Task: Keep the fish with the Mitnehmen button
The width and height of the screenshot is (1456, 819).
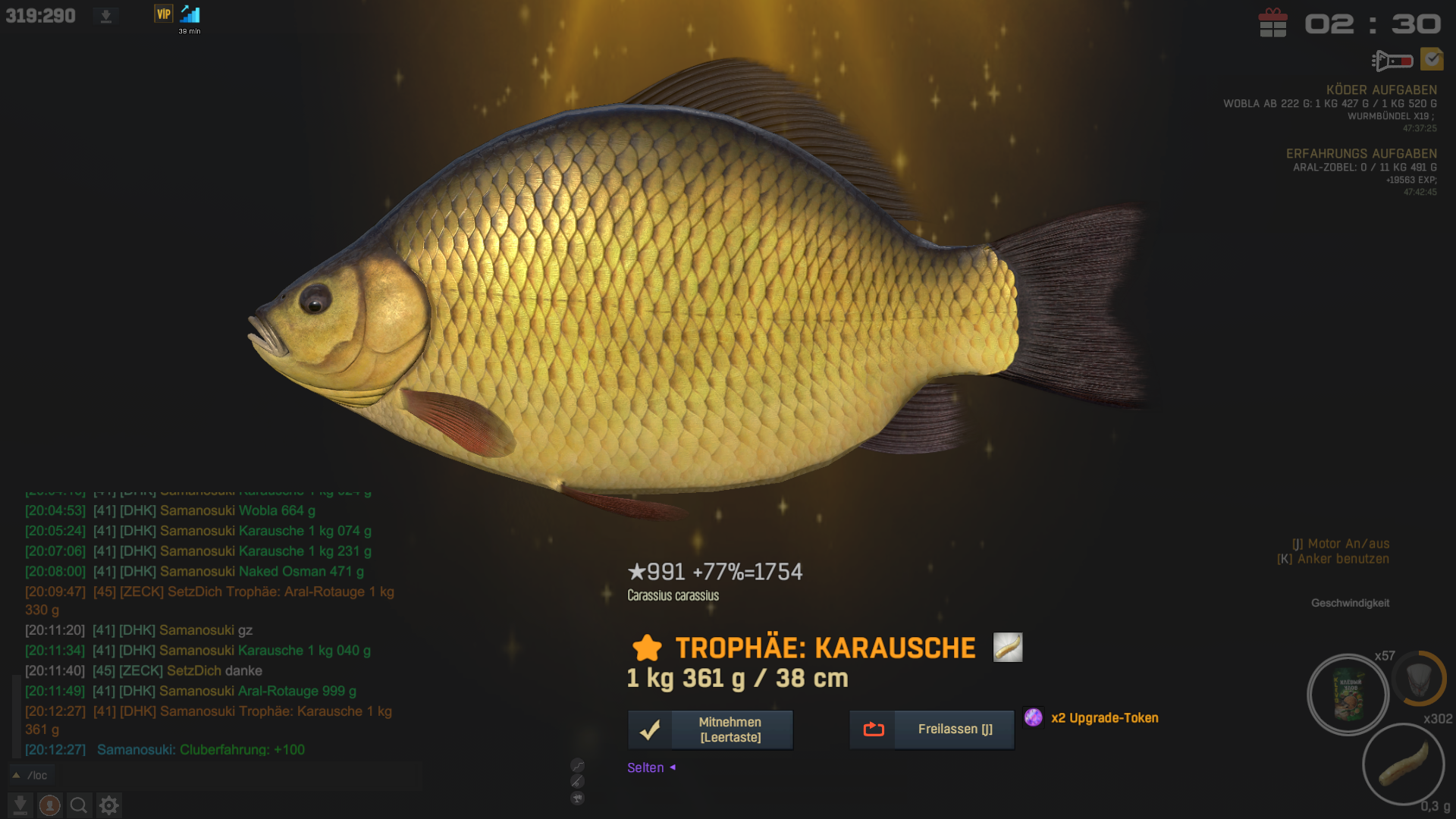Action: 711,730
